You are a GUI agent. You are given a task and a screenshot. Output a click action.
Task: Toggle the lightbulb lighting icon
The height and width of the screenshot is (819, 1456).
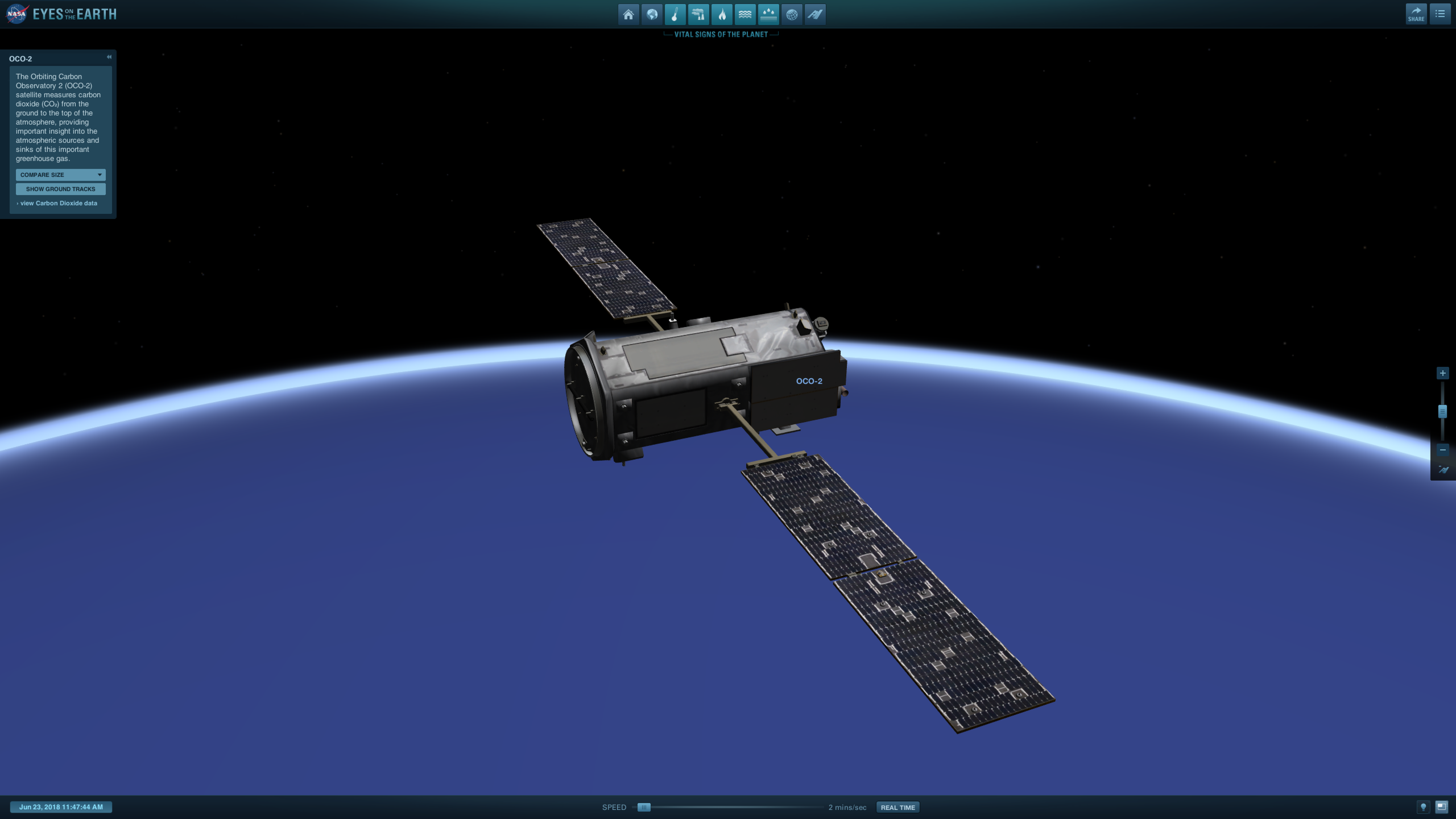(x=1423, y=806)
